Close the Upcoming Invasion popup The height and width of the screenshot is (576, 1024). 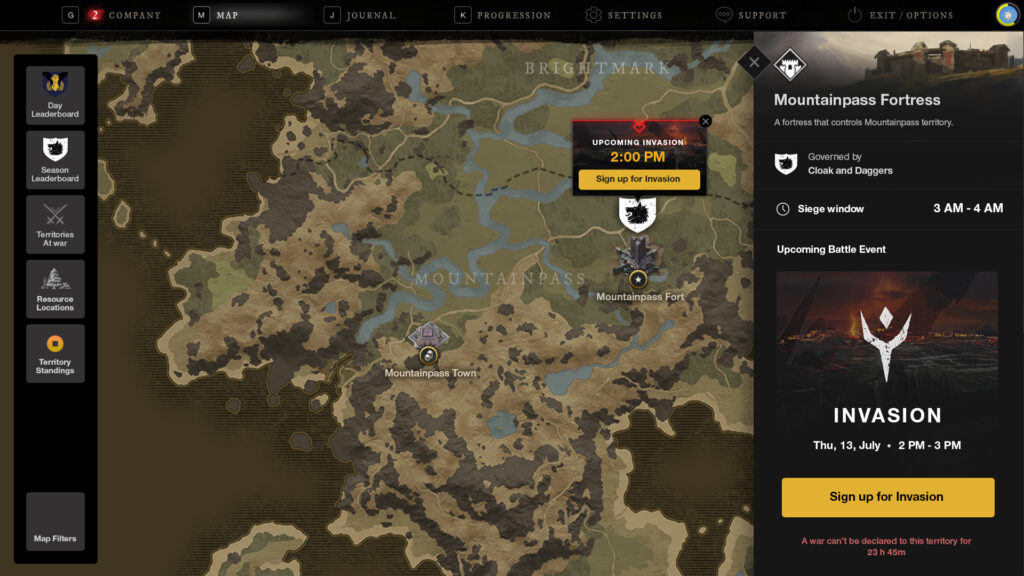pyautogui.click(x=706, y=121)
